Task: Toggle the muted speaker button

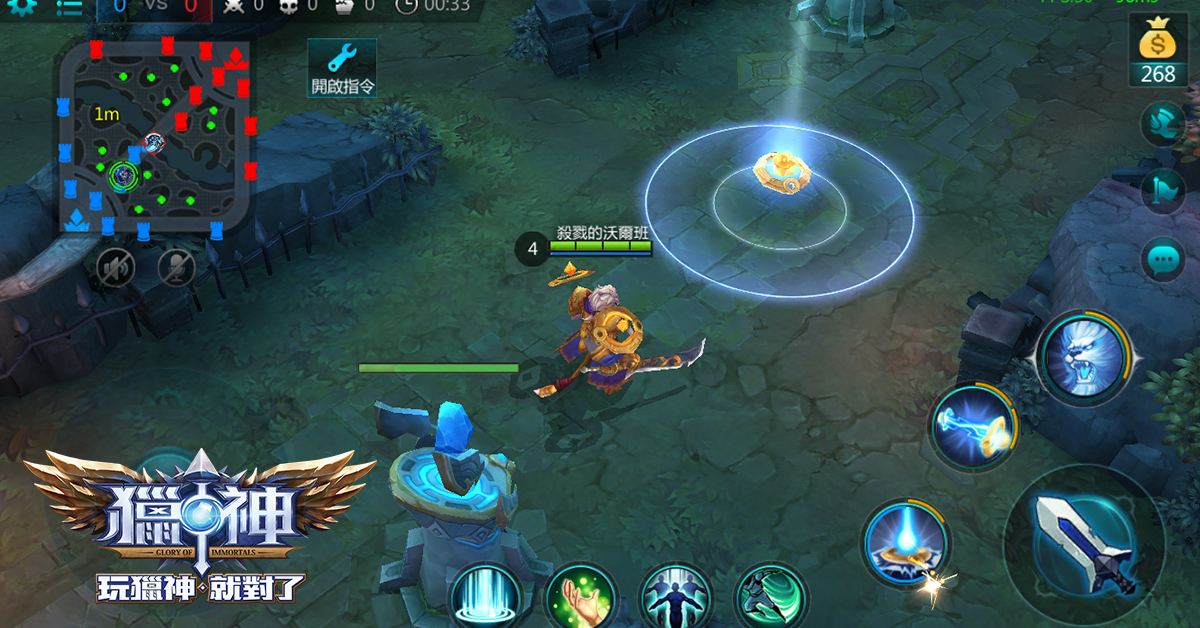Action: coord(115,266)
